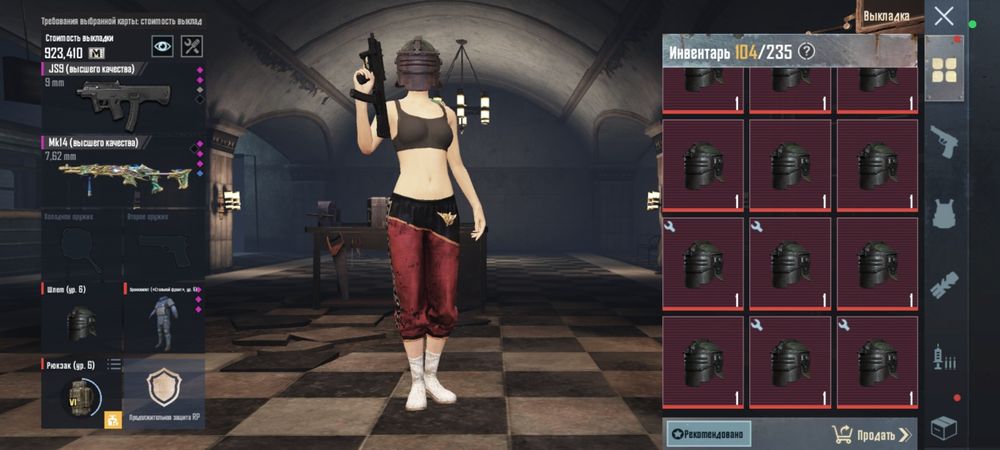Open the Продать sell button
The height and width of the screenshot is (450, 1000).
pyautogui.click(x=871, y=434)
